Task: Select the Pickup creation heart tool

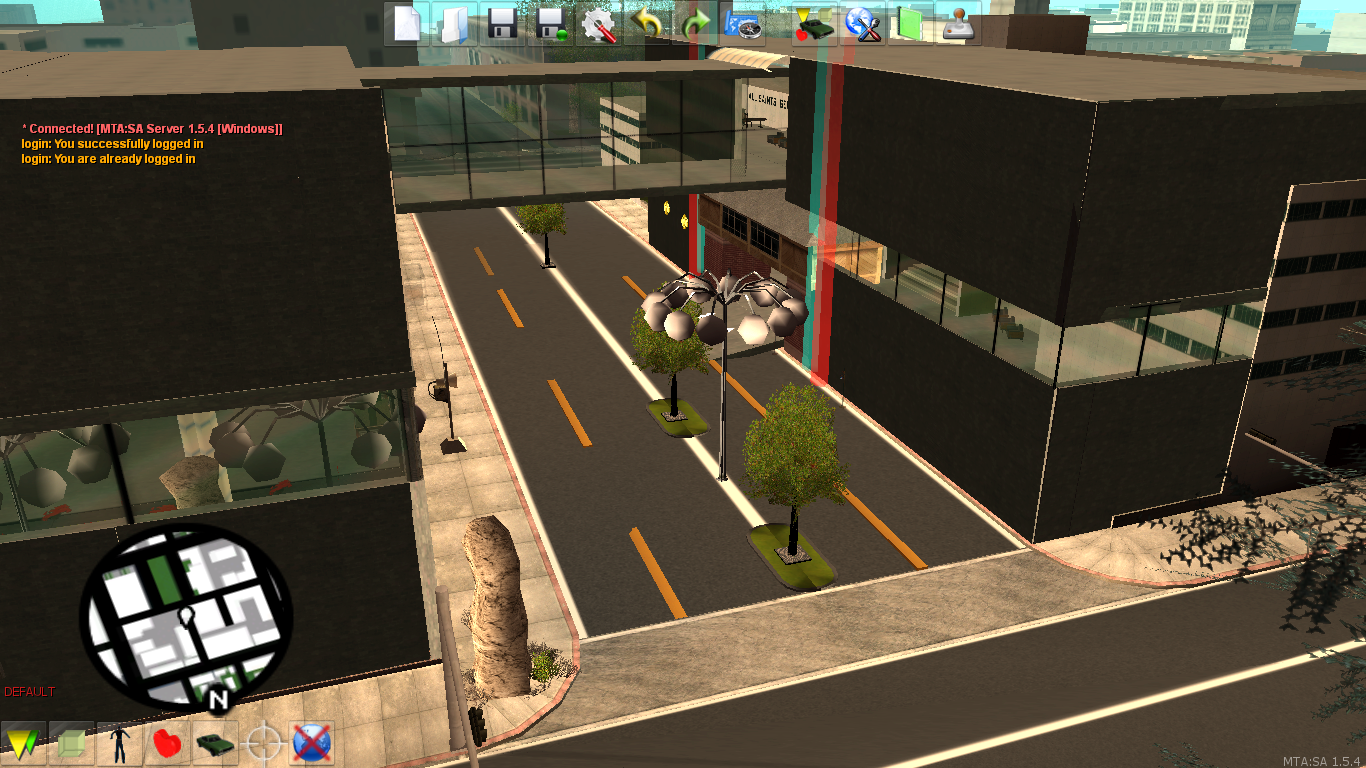Action: 166,743
